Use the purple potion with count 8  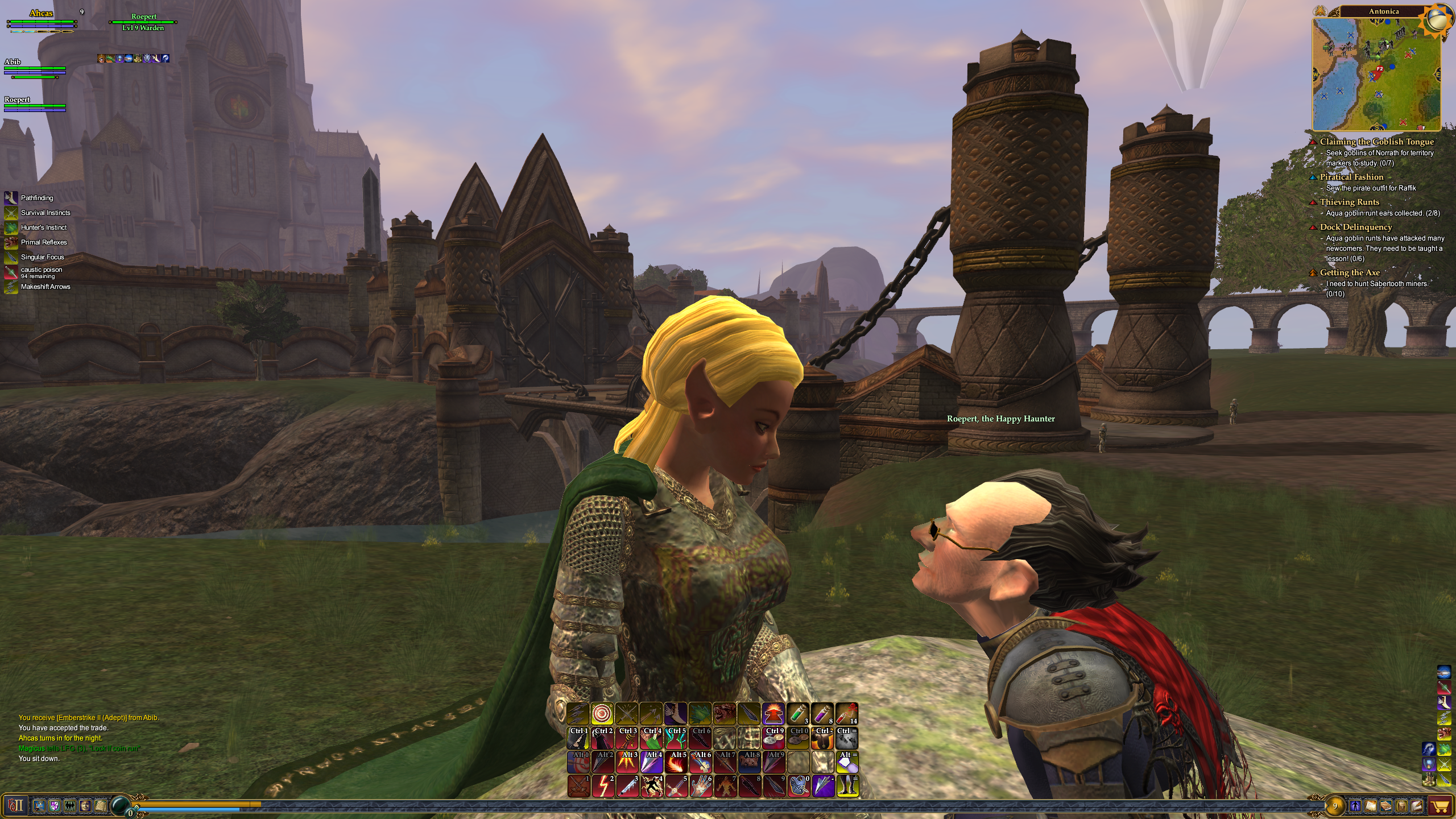(x=822, y=714)
